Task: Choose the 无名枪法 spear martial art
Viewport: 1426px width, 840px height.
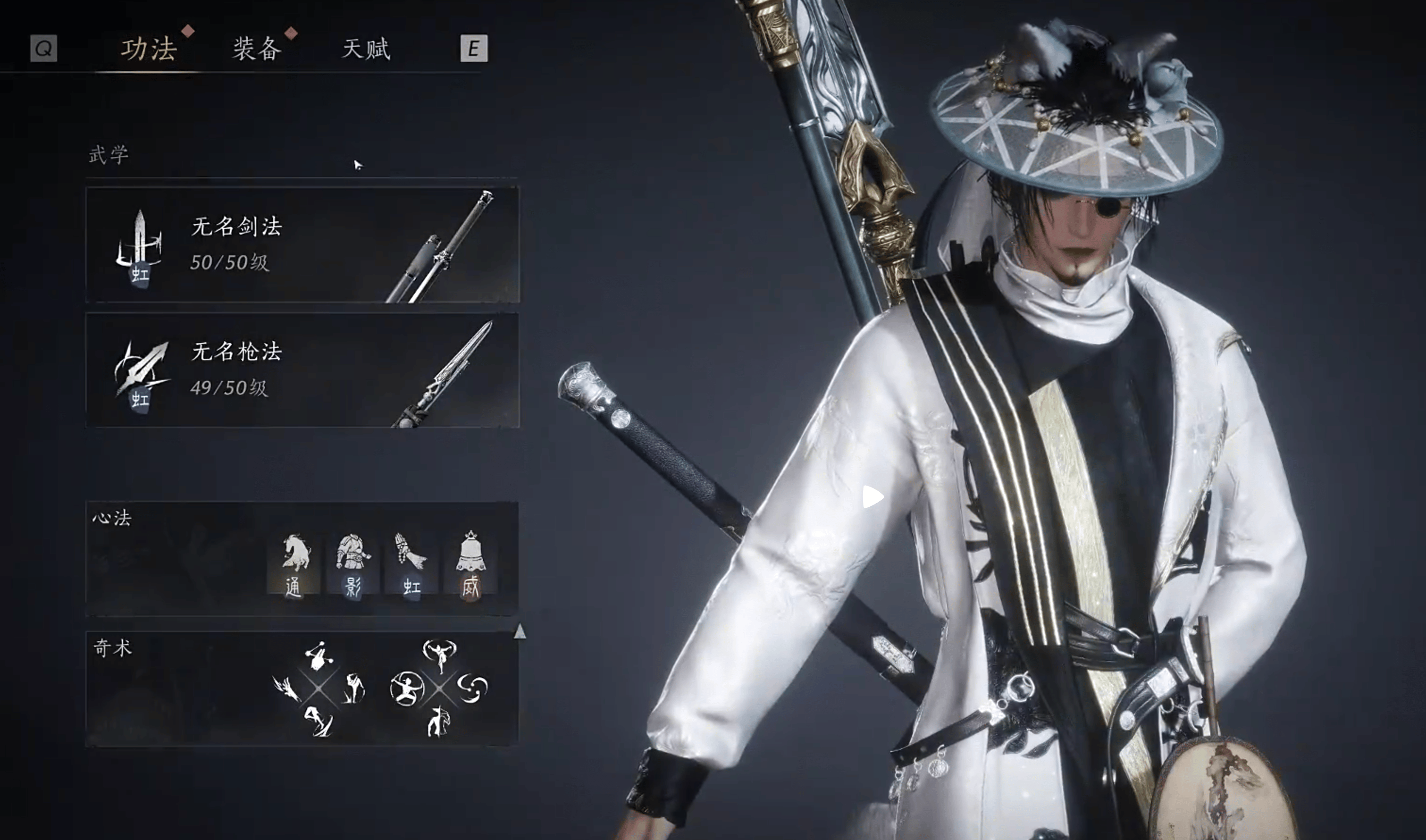Action: coord(302,370)
